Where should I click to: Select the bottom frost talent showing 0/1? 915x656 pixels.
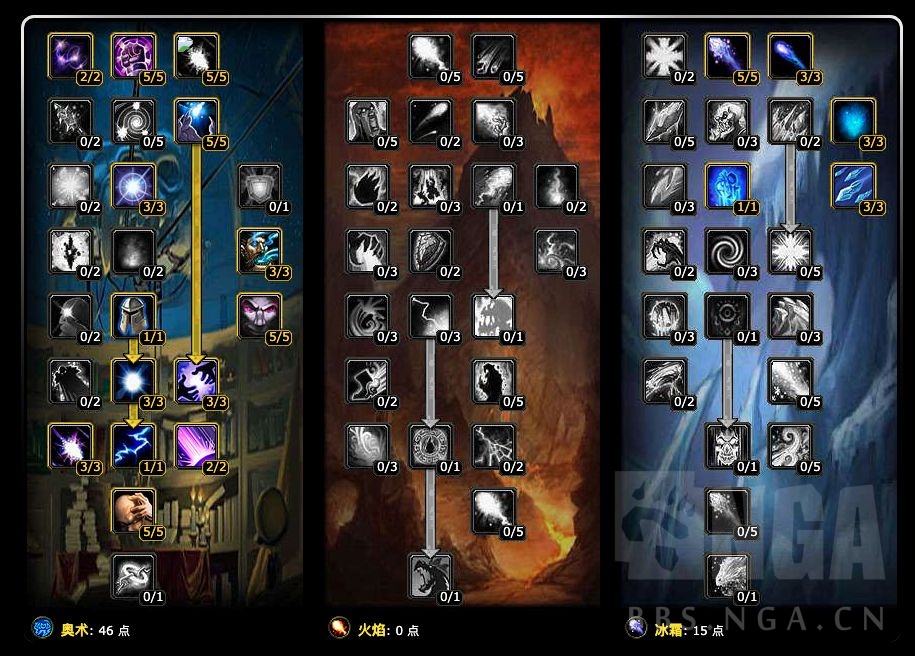tap(726, 575)
